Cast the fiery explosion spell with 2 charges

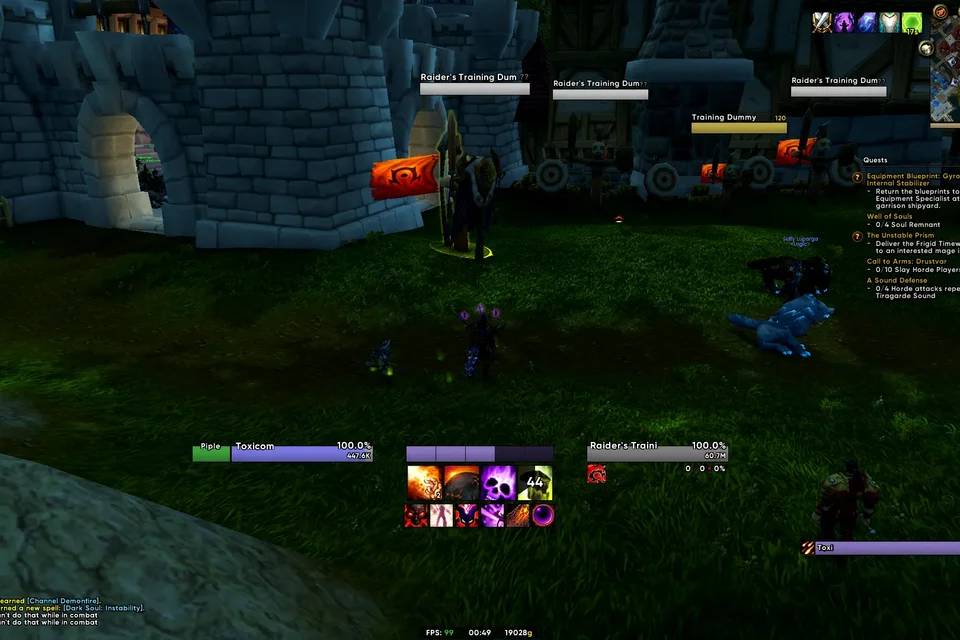coord(424,483)
